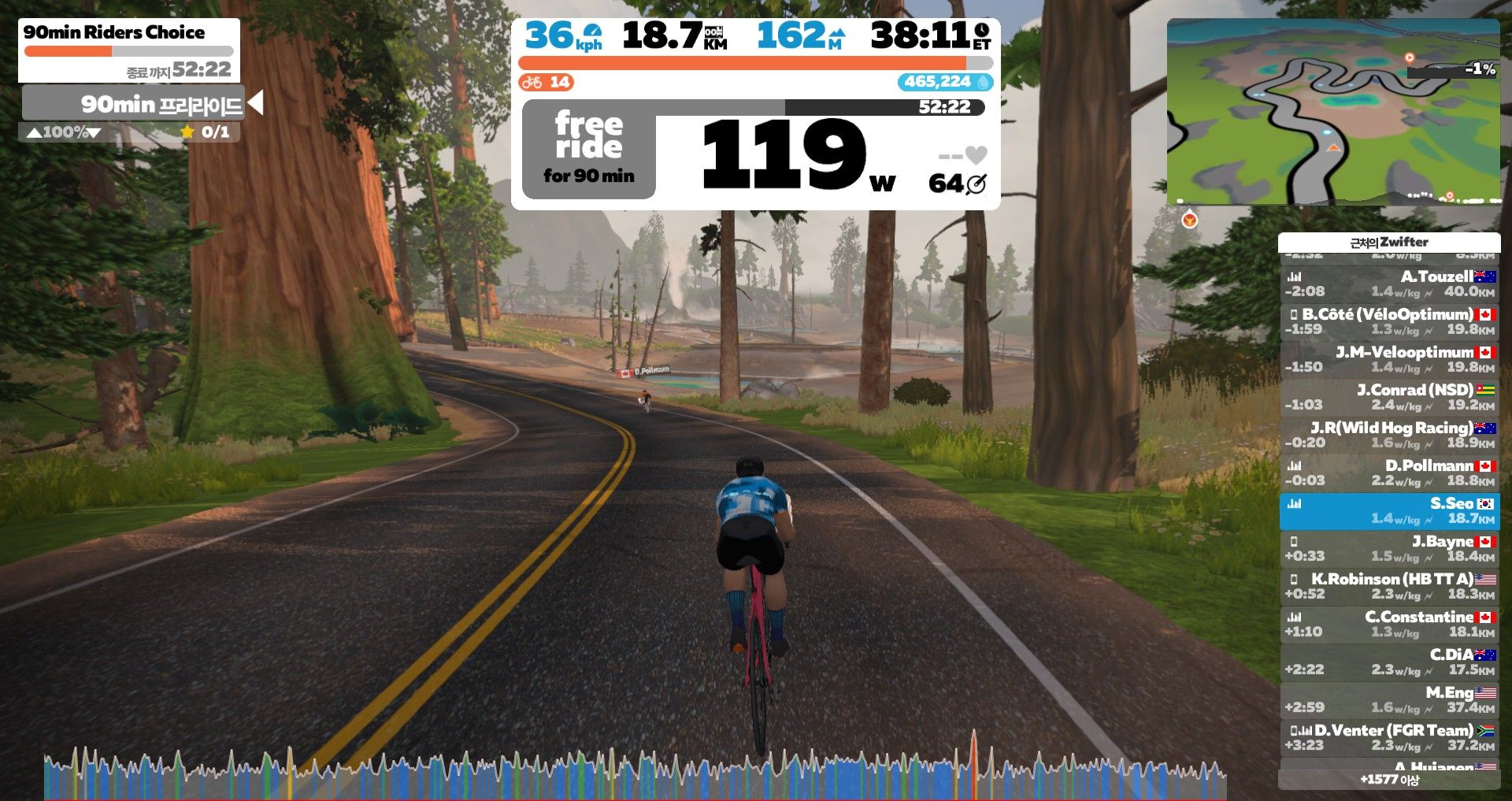The image size is (1512, 801).
Task: View K.Robinson (HB TT A) rider row
Action: [x=1389, y=586]
